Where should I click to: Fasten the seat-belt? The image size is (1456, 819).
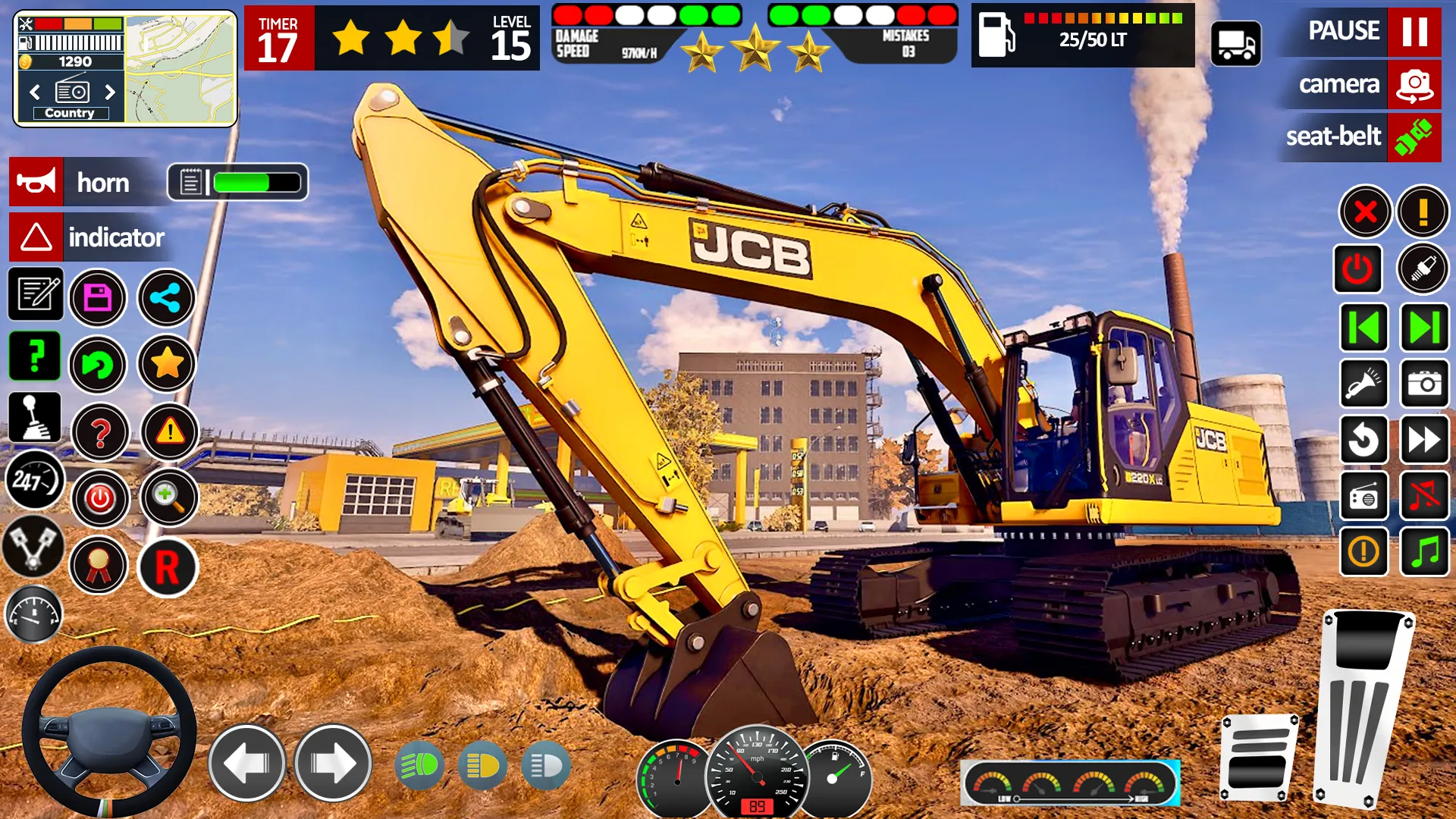(x=1361, y=137)
